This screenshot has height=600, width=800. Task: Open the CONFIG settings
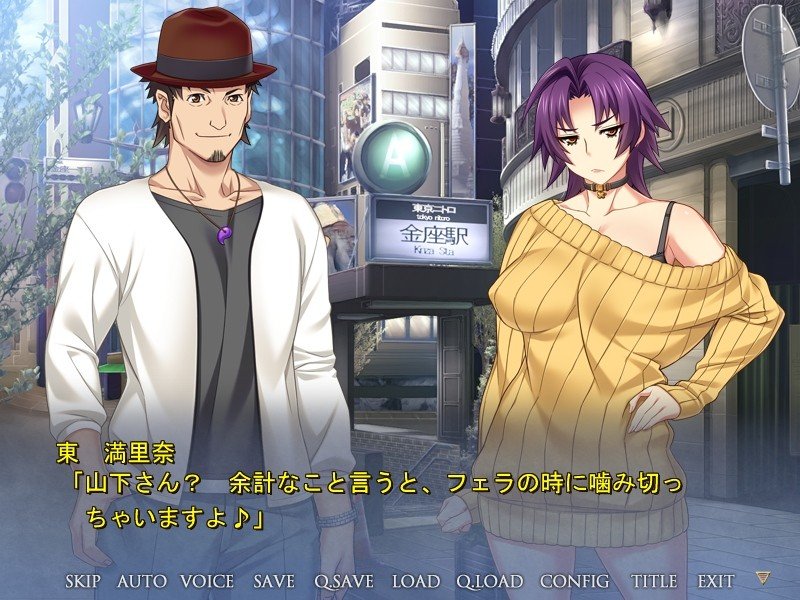coord(575,581)
